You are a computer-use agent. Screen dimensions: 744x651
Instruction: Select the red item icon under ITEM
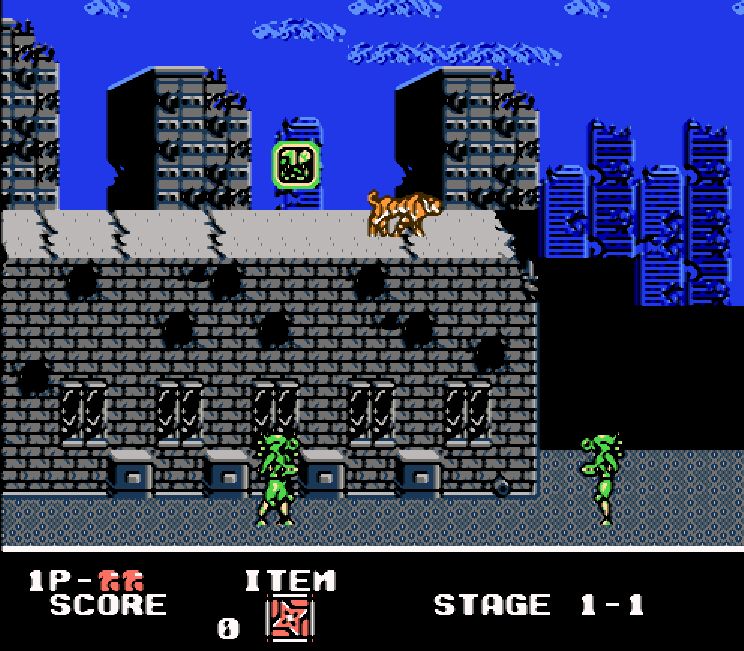(x=289, y=620)
